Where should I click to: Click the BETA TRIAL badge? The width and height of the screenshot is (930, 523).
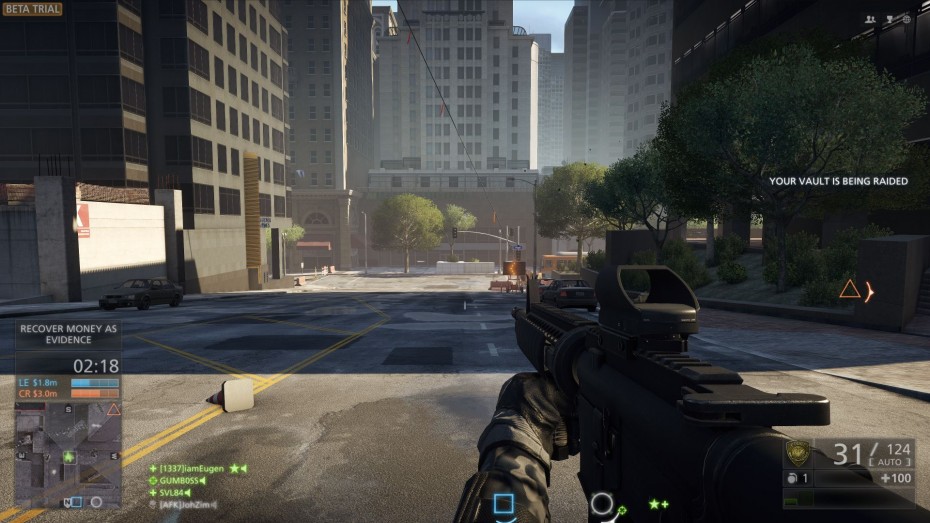point(32,9)
